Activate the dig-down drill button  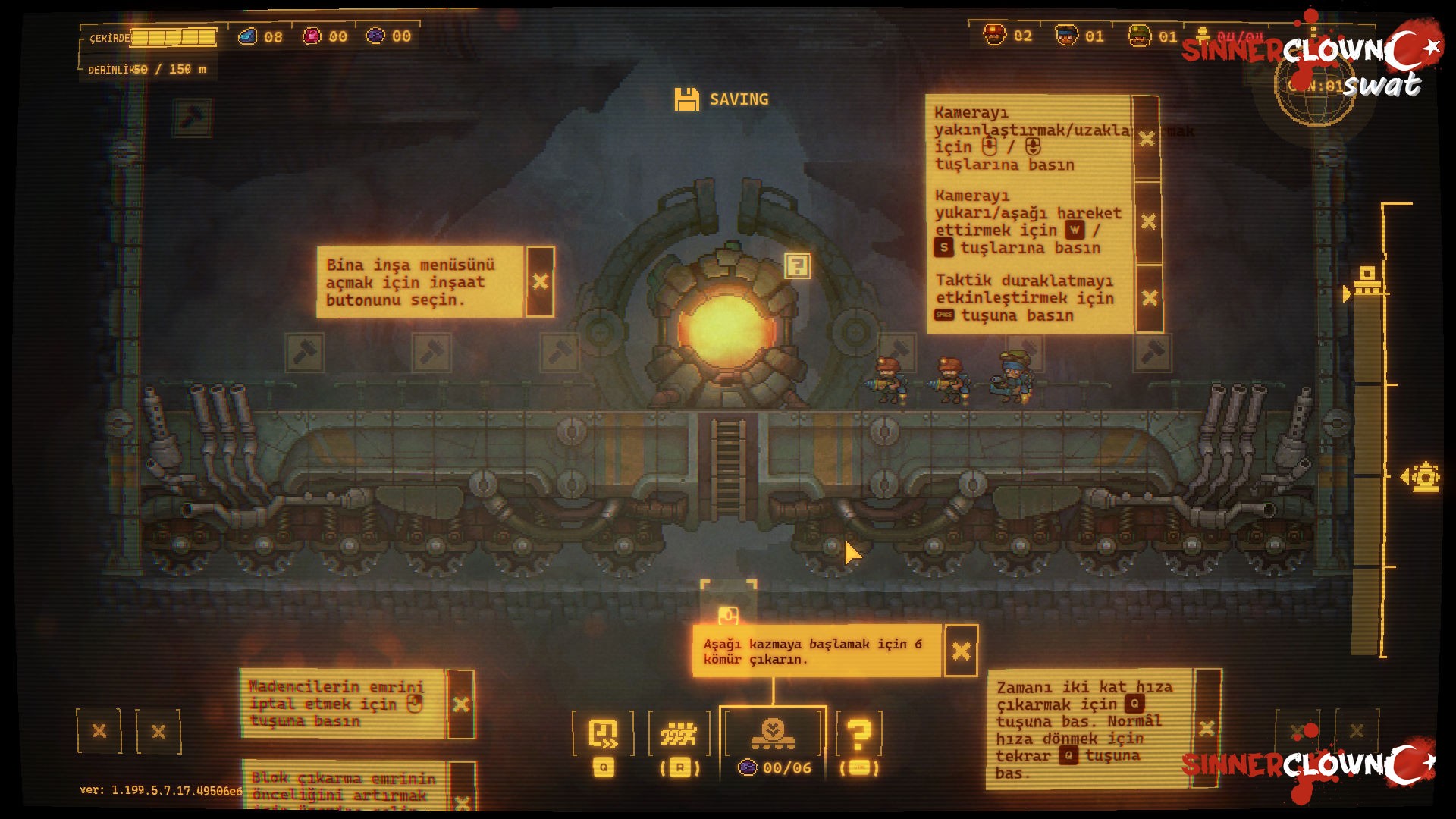click(773, 734)
